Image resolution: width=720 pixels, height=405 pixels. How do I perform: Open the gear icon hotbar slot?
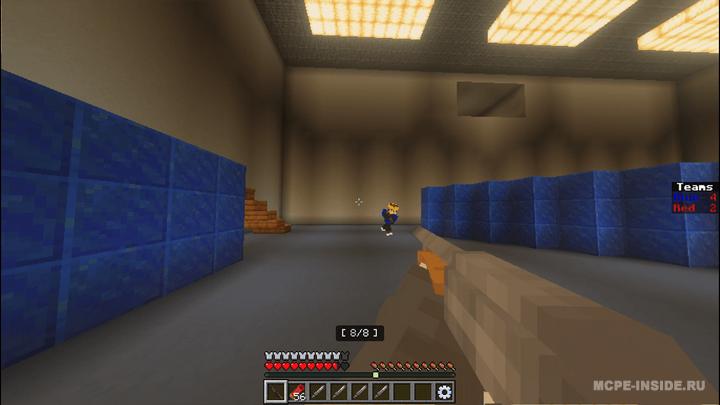[x=444, y=392]
